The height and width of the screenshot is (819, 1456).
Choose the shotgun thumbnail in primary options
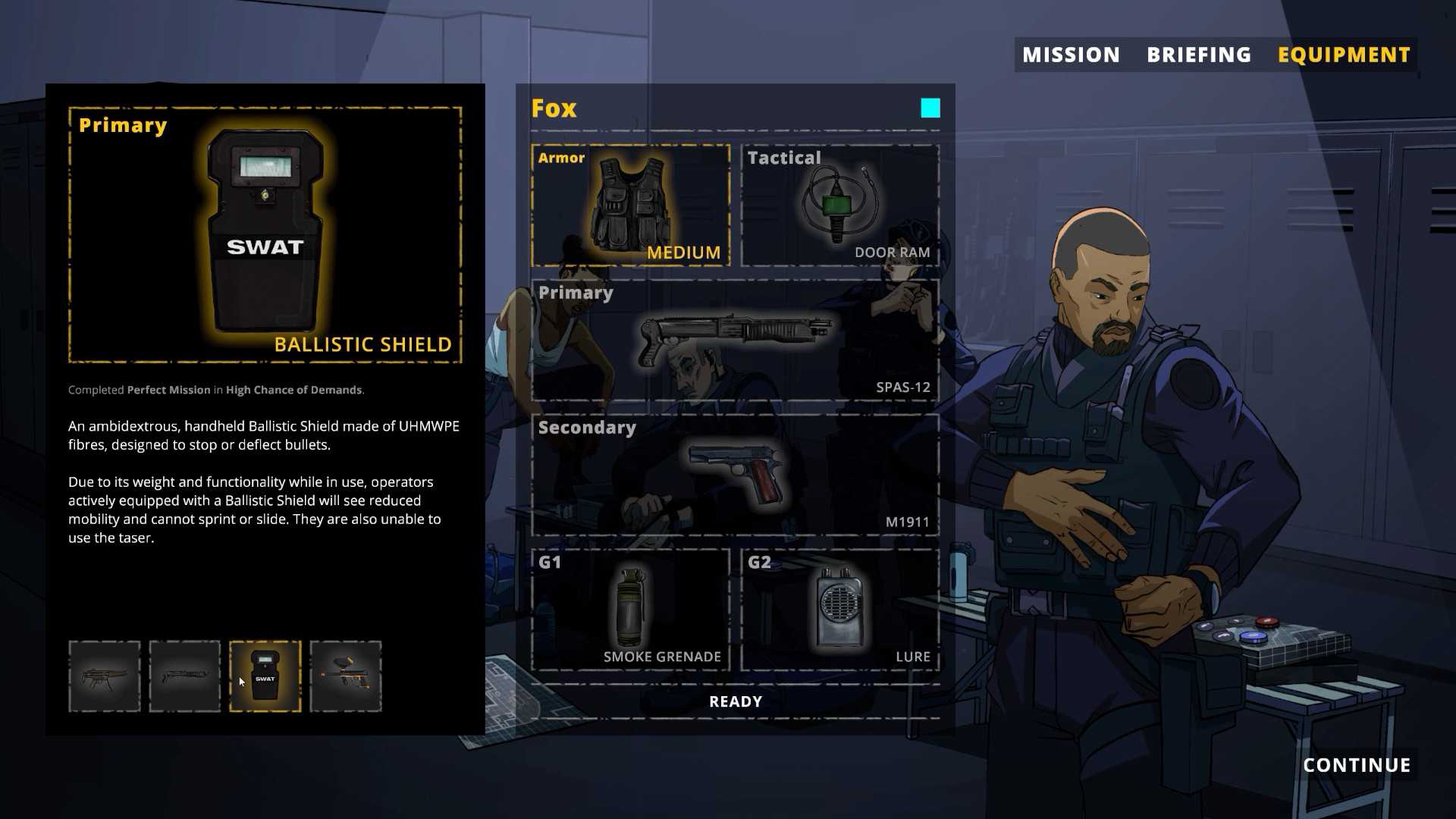[x=185, y=676]
